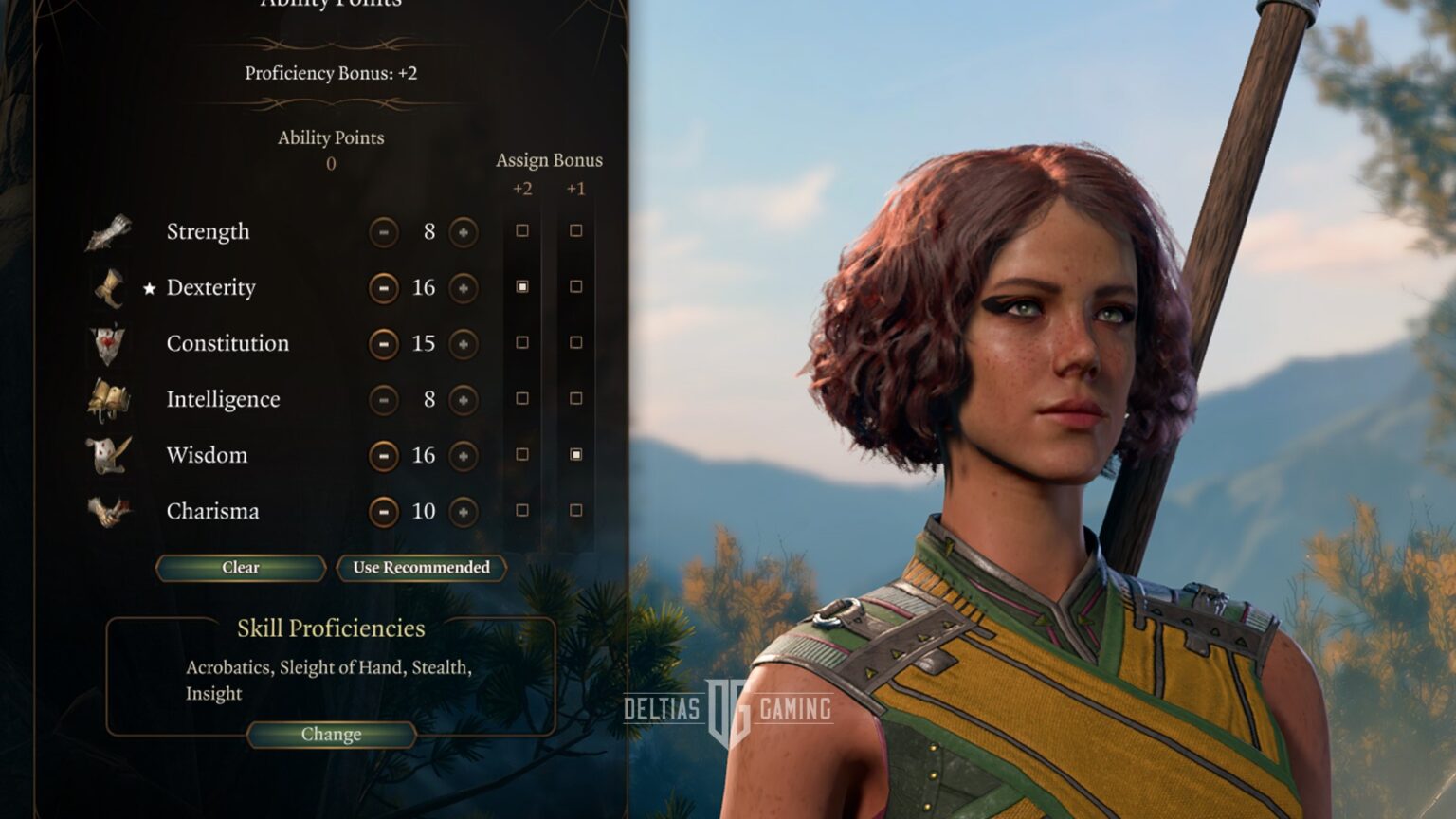
Task: Increase Strength by one point
Action: (x=463, y=232)
